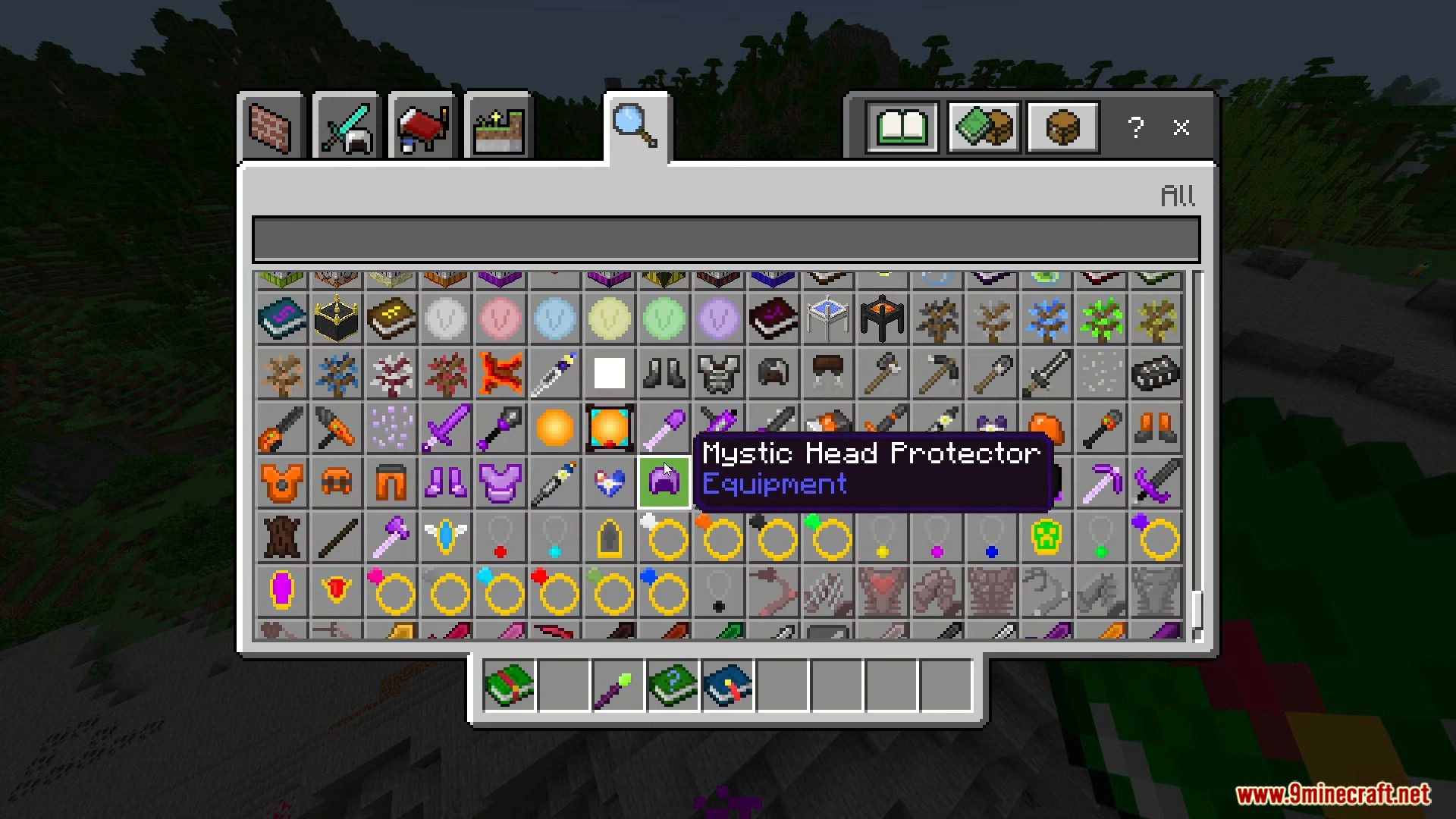Focus the item search text field
Image resolution: width=1456 pixels, height=819 pixels.
pyautogui.click(x=726, y=239)
